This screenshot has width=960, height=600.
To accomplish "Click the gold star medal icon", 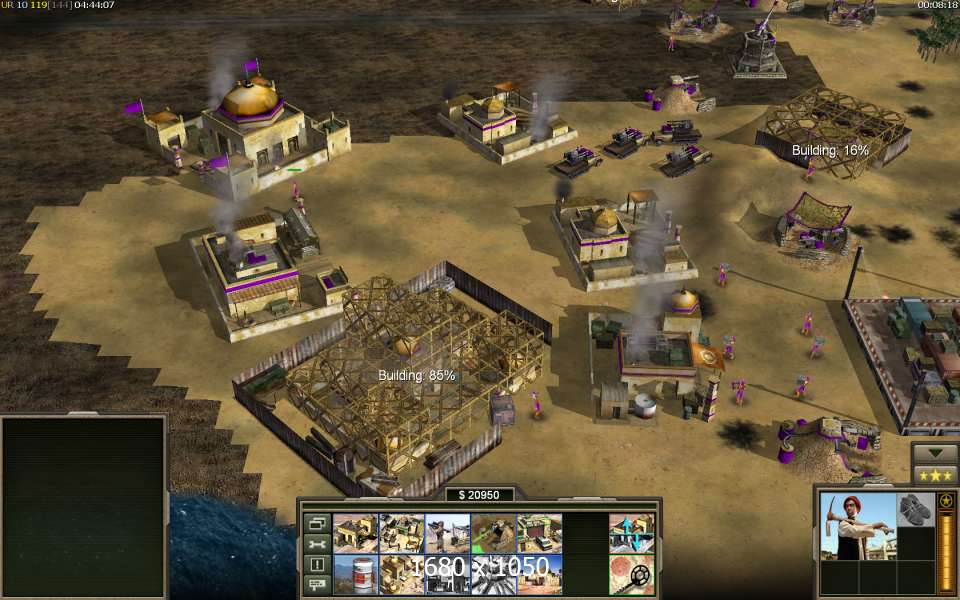I will pyautogui.click(x=945, y=500).
